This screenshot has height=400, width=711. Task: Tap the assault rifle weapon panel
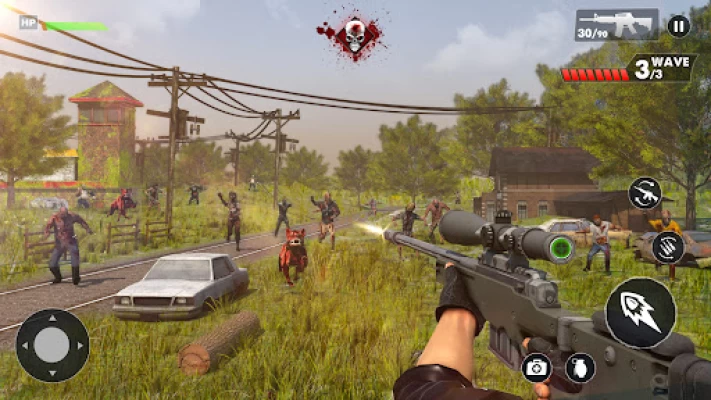(x=616, y=25)
